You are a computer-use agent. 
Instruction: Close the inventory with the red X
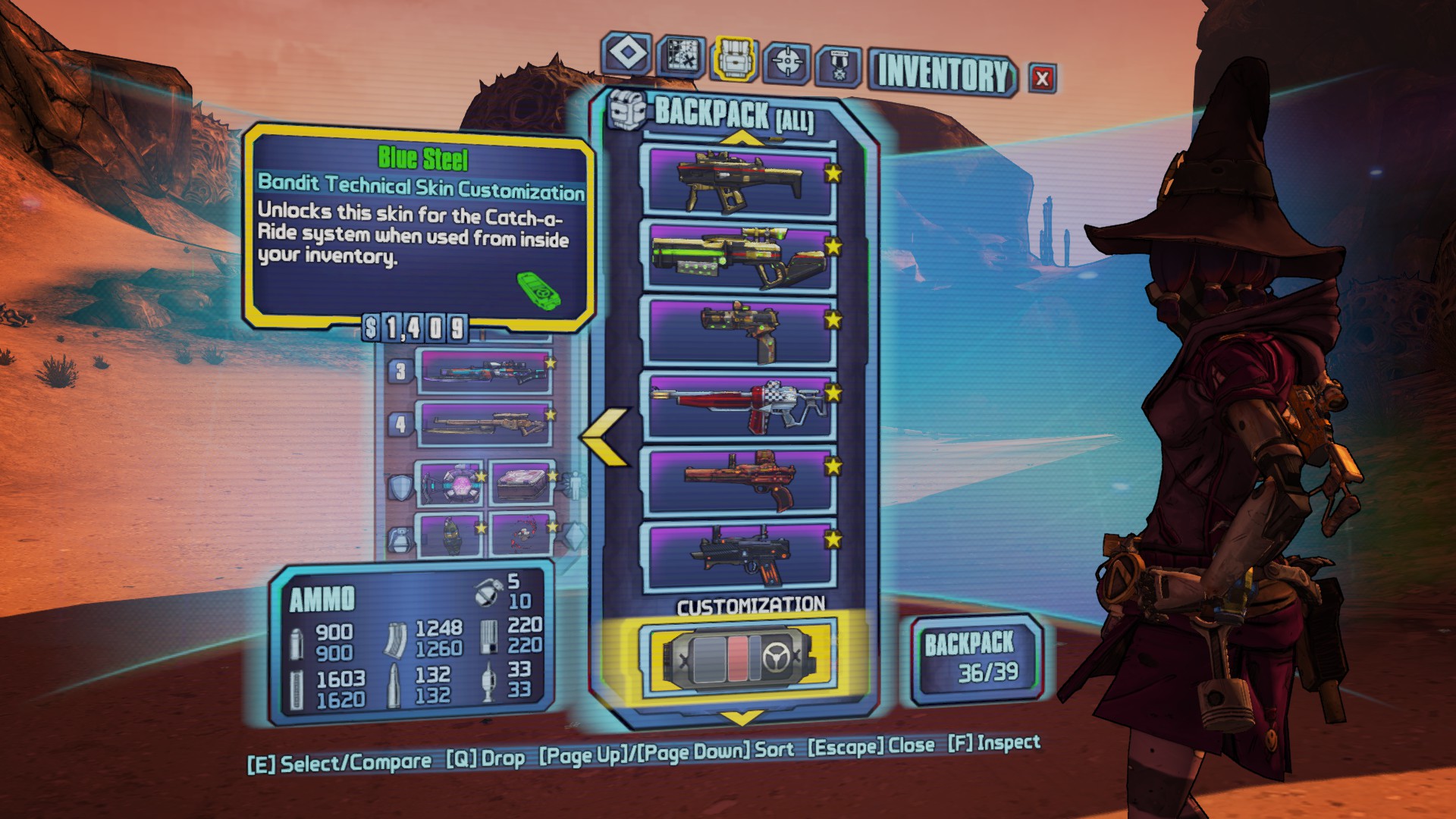[x=1042, y=78]
